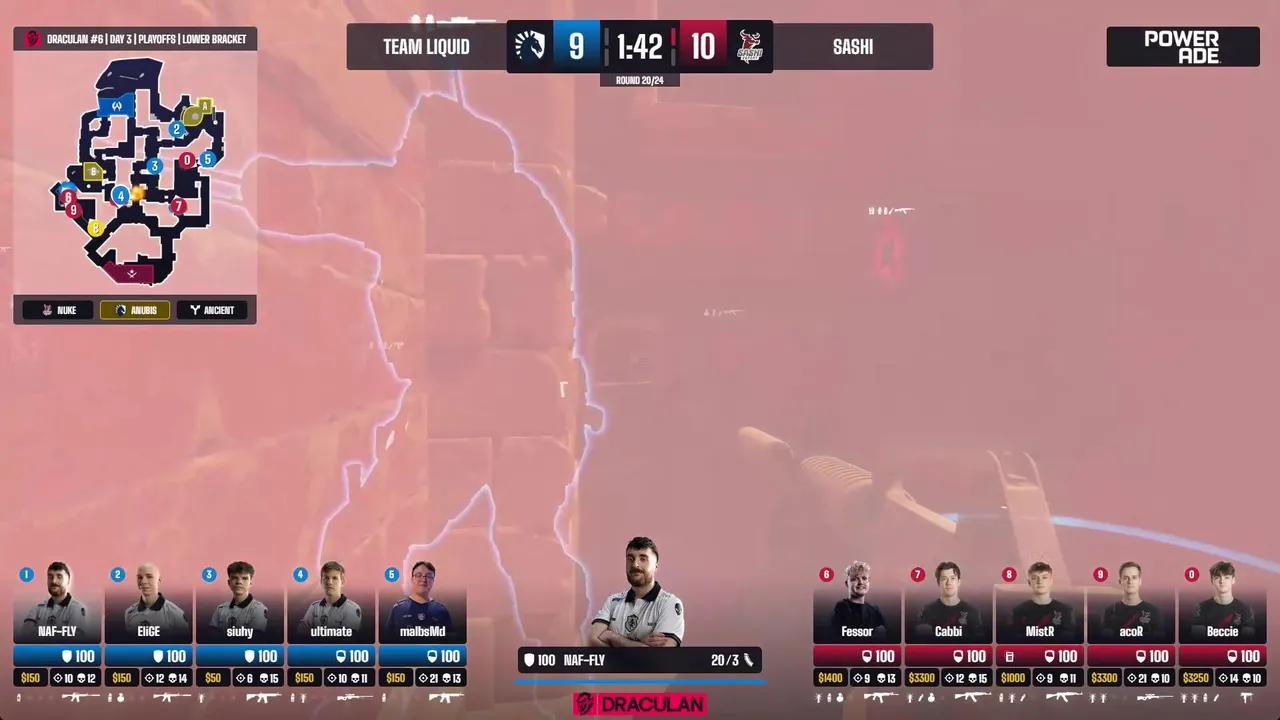Switch to the Nuke map tab
This screenshot has height=720, width=1280.
[56, 310]
